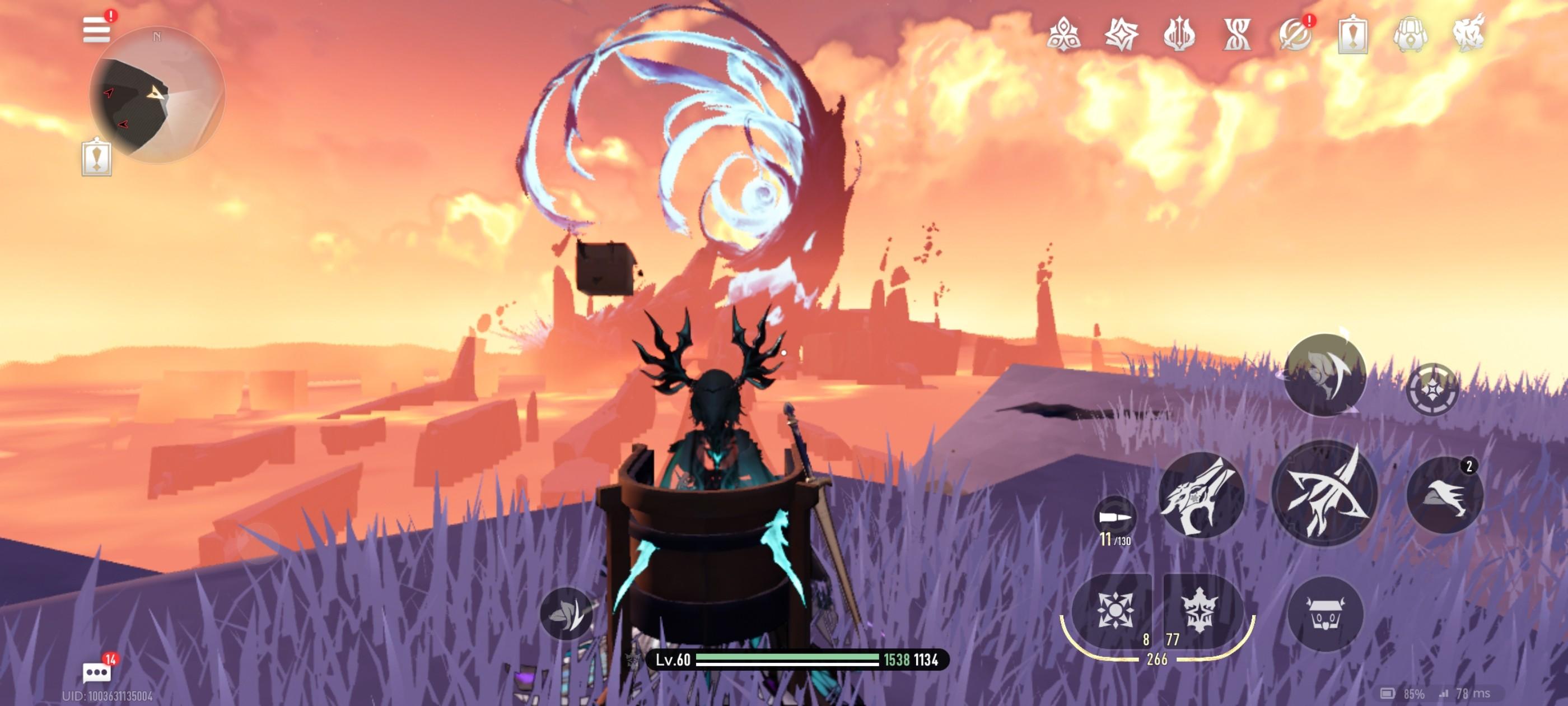The height and width of the screenshot is (706, 1568).
Task: Open the sword-and-ring icon with red alert
Action: tap(1295, 34)
